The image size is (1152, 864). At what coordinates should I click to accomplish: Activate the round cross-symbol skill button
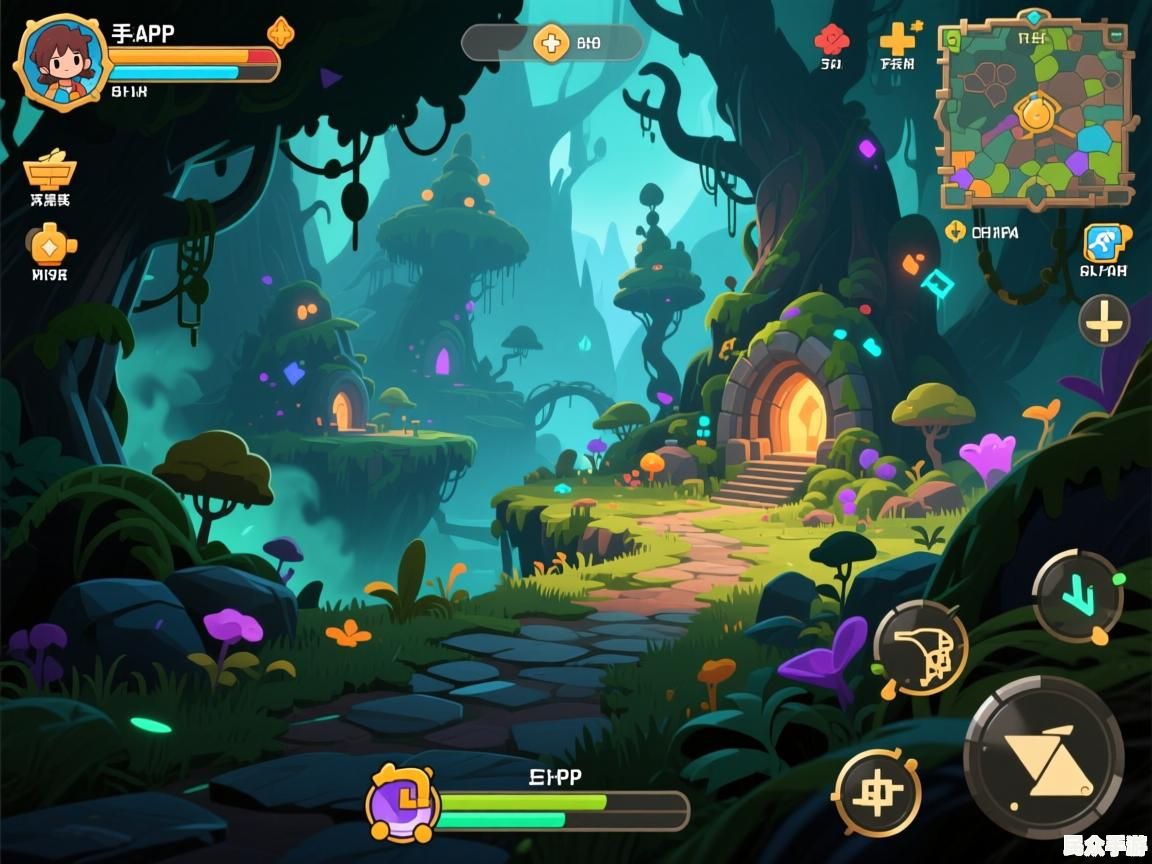pyautogui.click(x=877, y=792)
